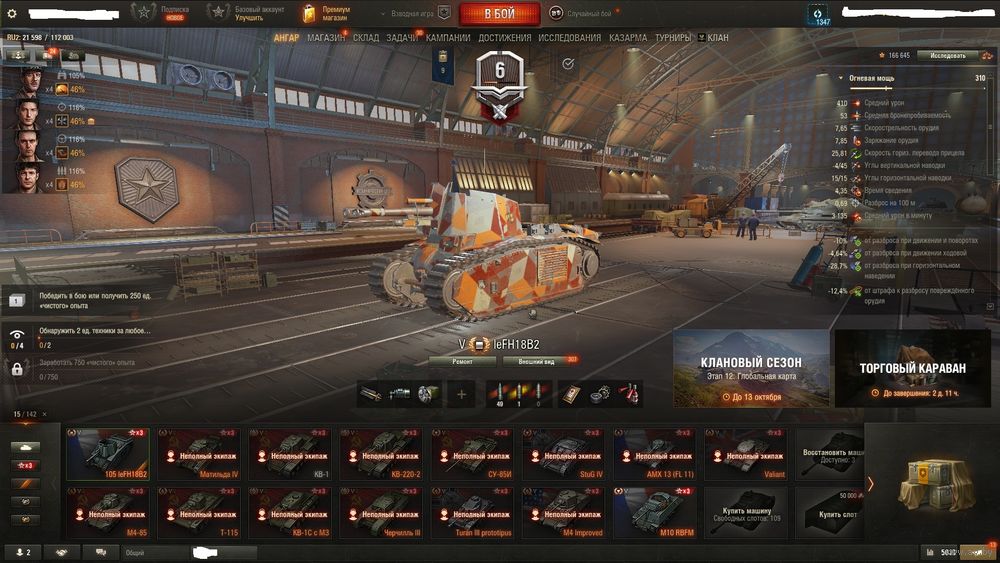Open the ИССЛЕДОВАНИЯ tech tree tab
Image resolution: width=1000 pixels, height=563 pixels.
tap(570, 38)
